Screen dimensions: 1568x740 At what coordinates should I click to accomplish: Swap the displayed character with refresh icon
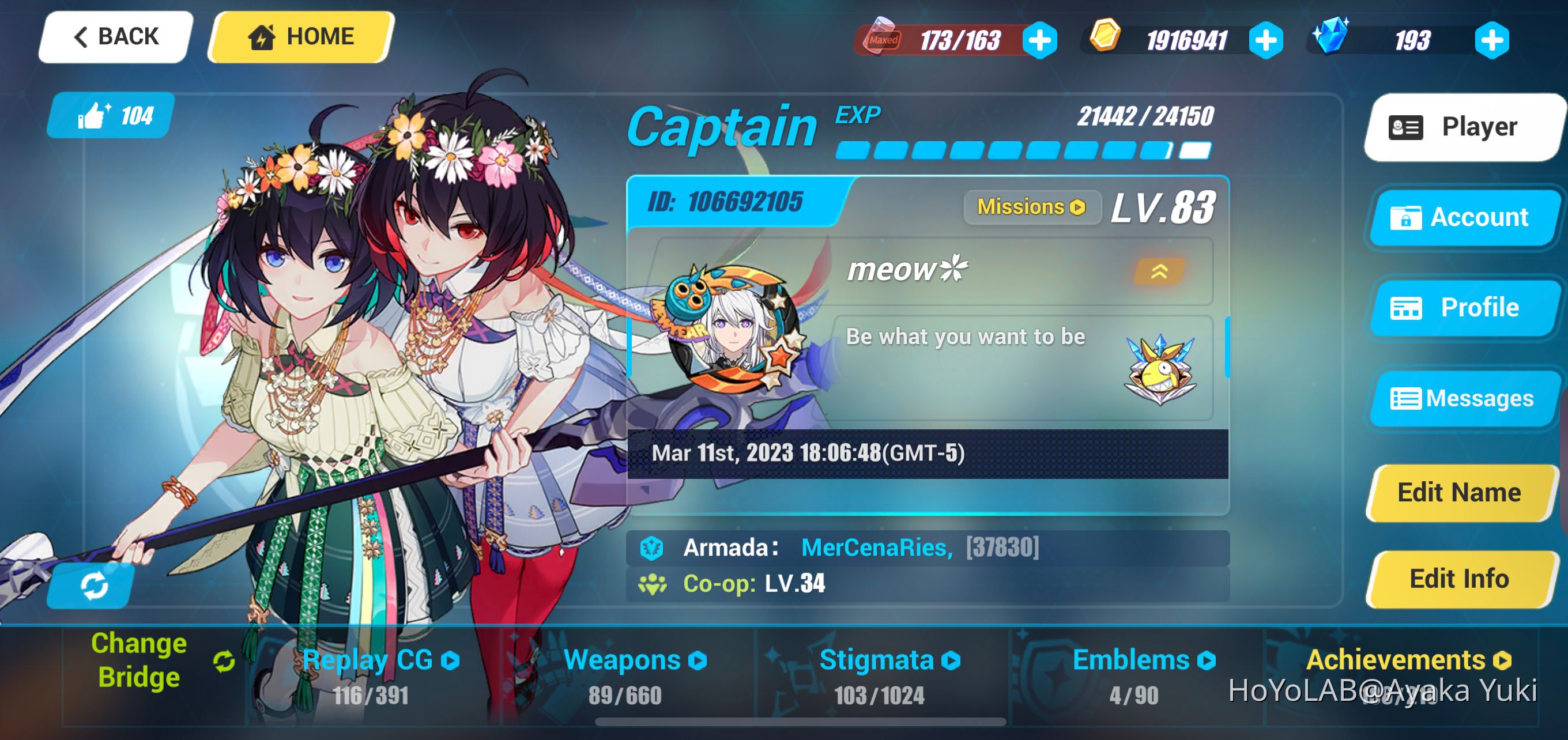click(x=93, y=586)
